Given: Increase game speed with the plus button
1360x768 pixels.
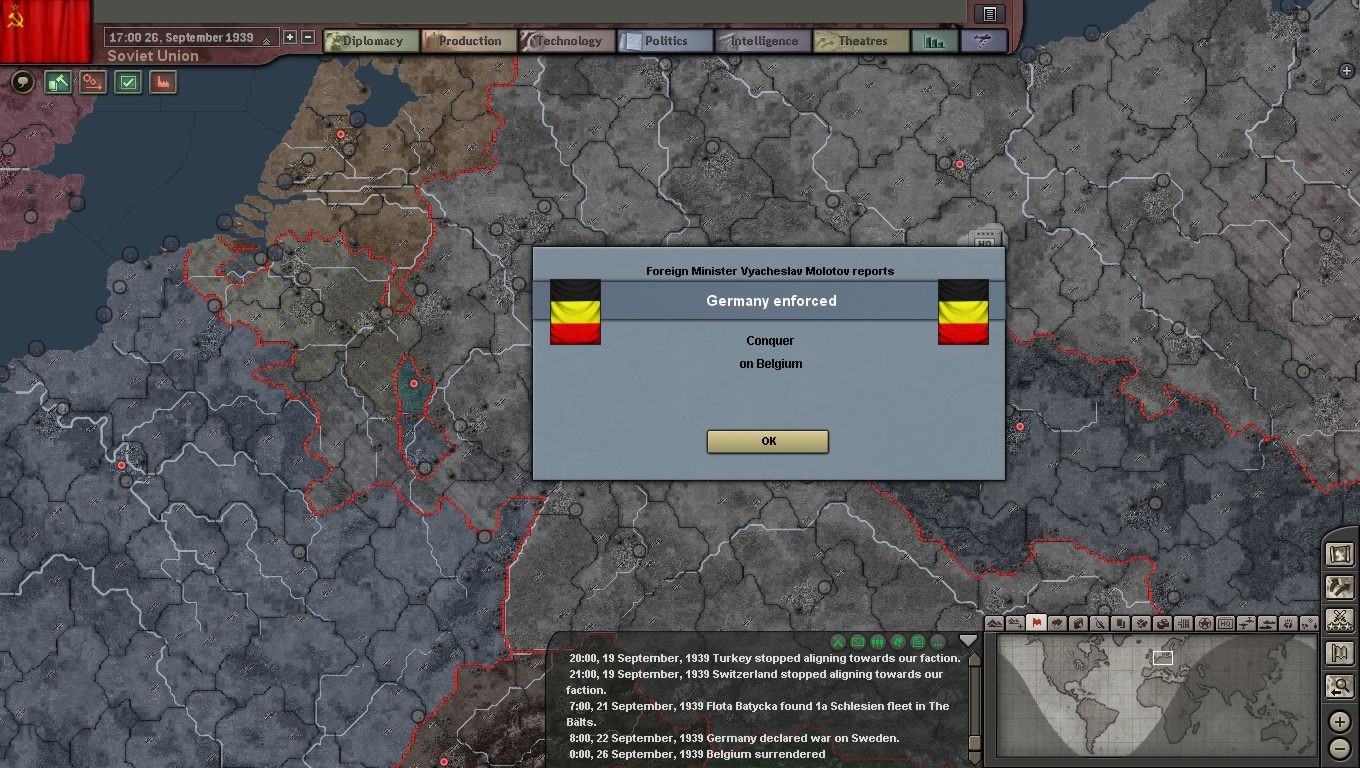Looking at the screenshot, I should pyautogui.click(x=290, y=37).
